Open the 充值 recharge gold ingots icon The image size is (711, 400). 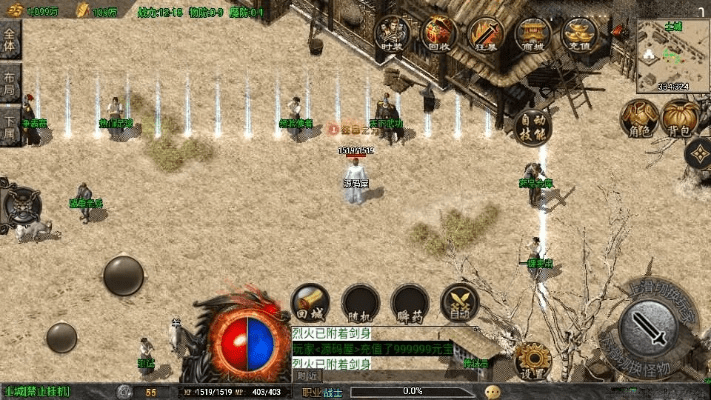pos(579,33)
